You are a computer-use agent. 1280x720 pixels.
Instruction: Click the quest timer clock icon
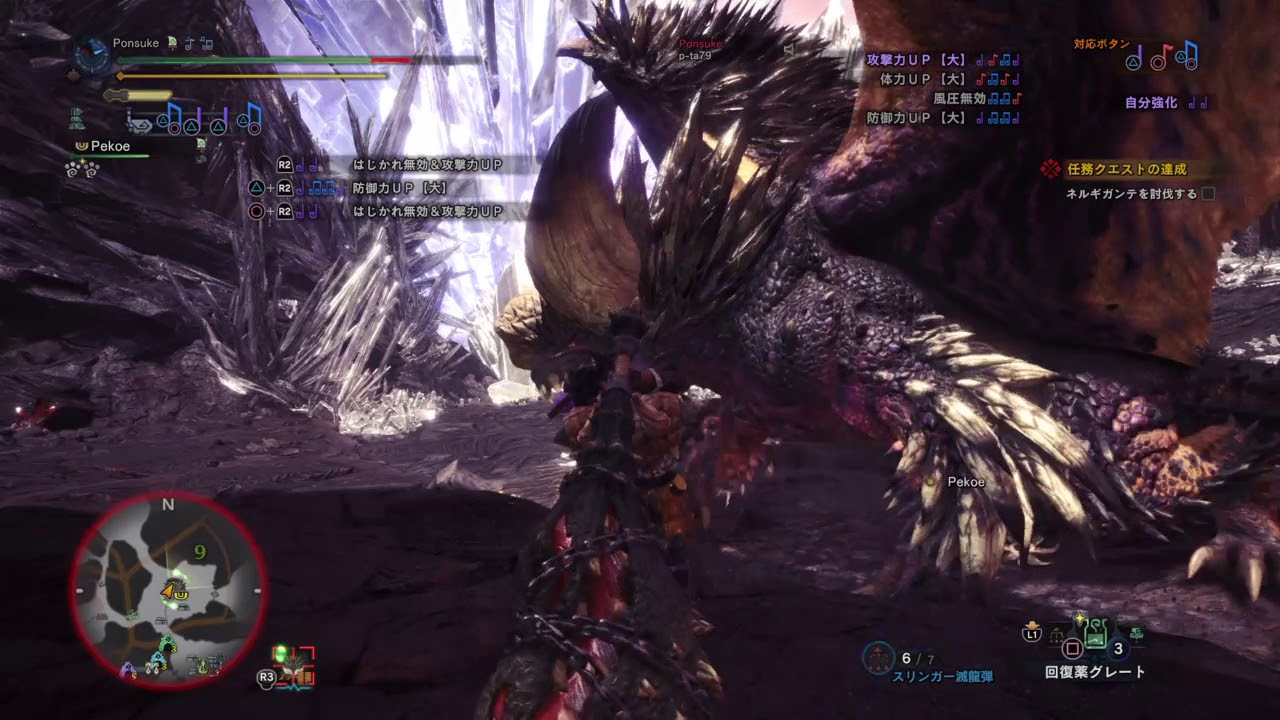point(92,53)
